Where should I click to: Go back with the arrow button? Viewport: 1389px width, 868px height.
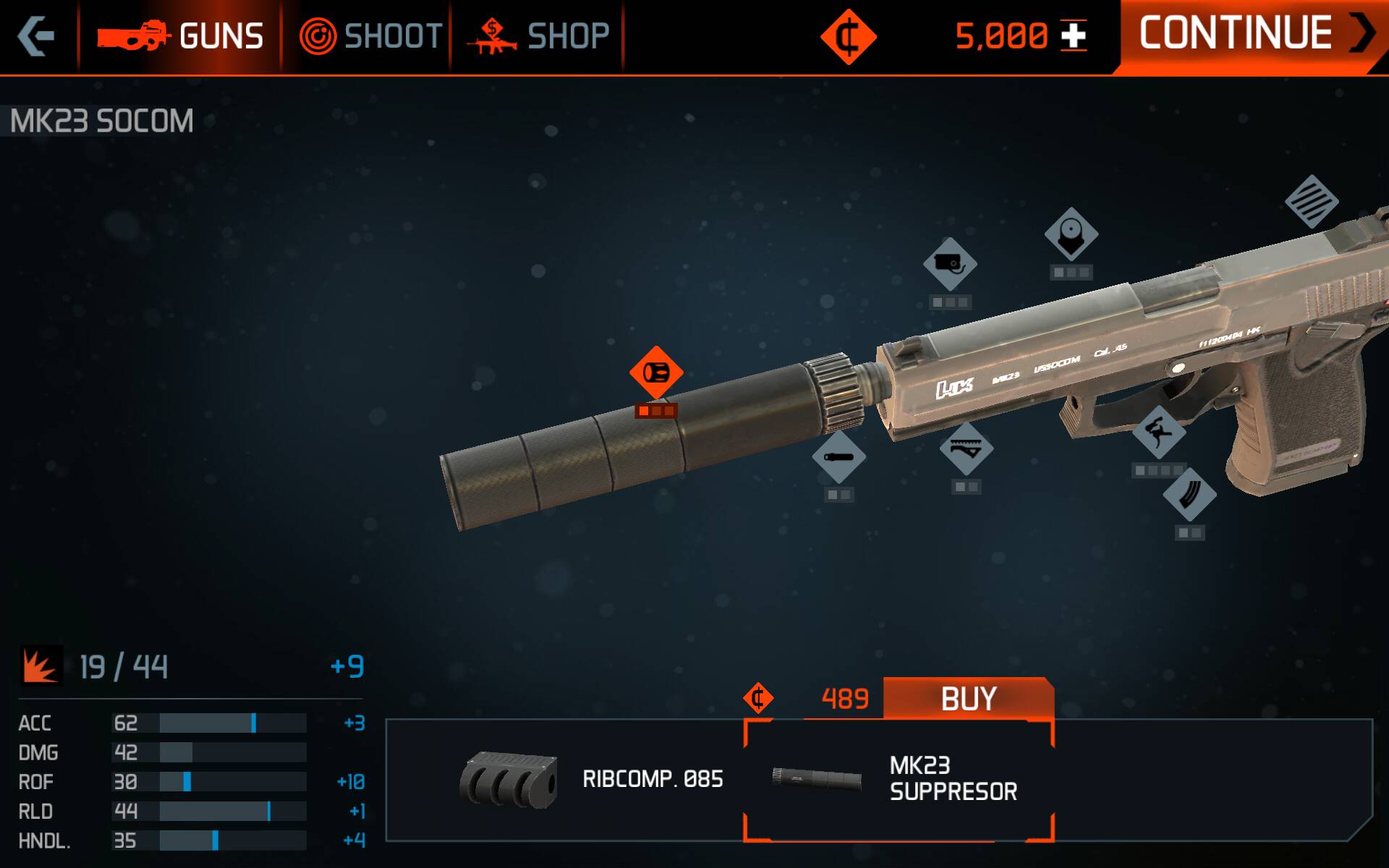pos(36,36)
